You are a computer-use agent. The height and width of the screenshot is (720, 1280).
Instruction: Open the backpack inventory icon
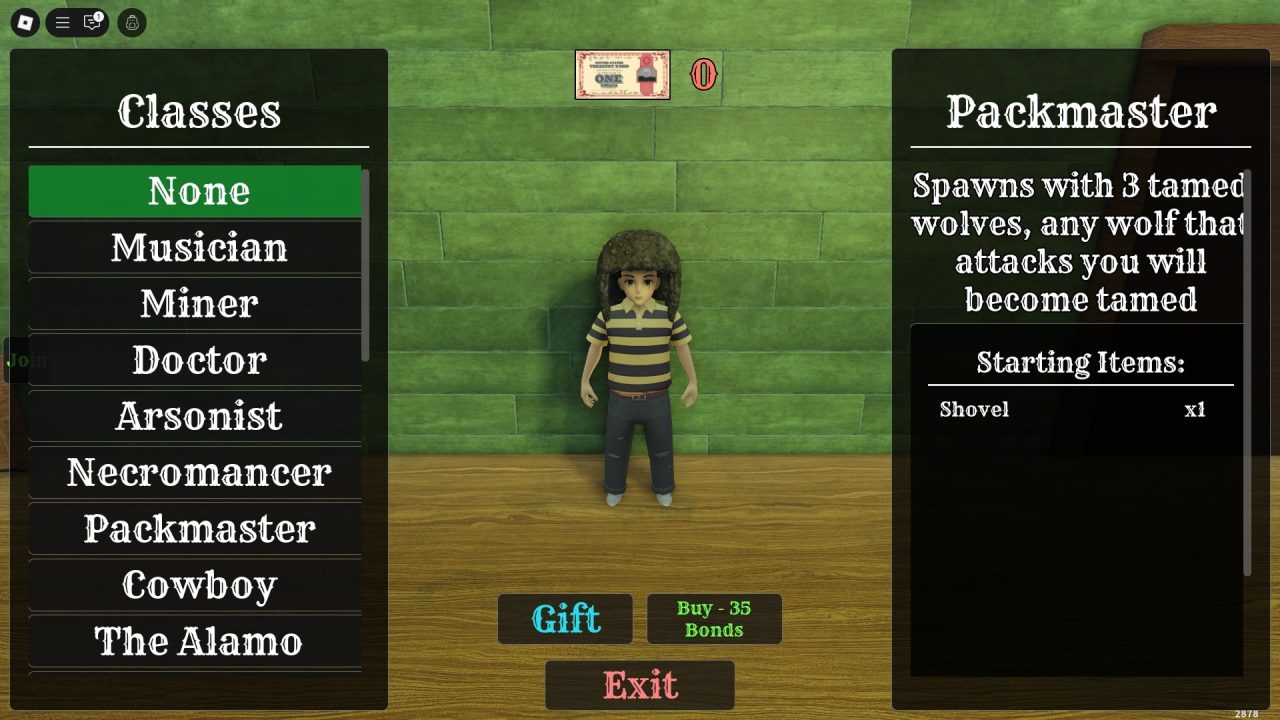point(130,23)
